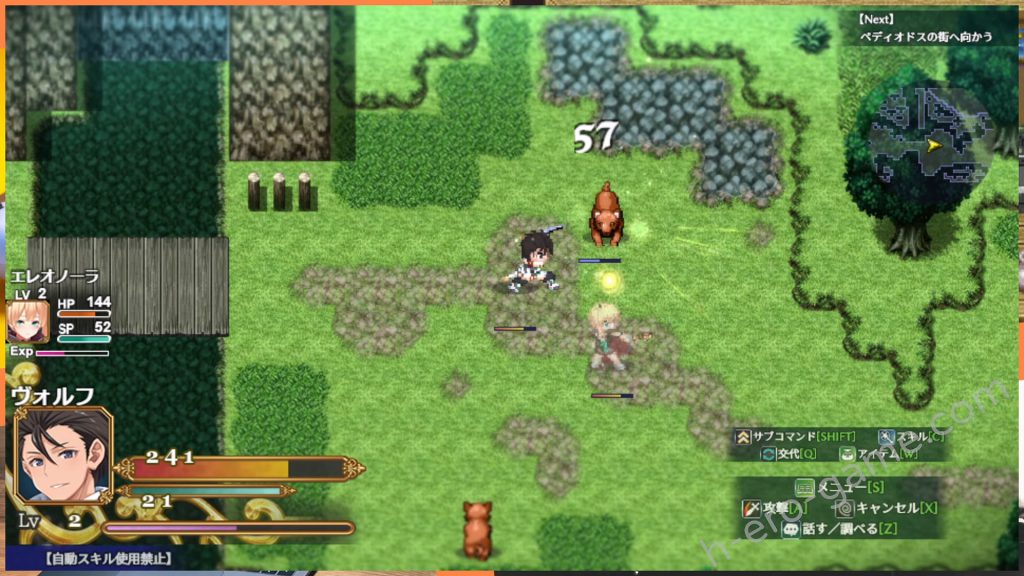Image resolution: width=1024 pixels, height=576 pixels.
Task: Open the skill (スキル) wand icon
Action: coord(887,436)
